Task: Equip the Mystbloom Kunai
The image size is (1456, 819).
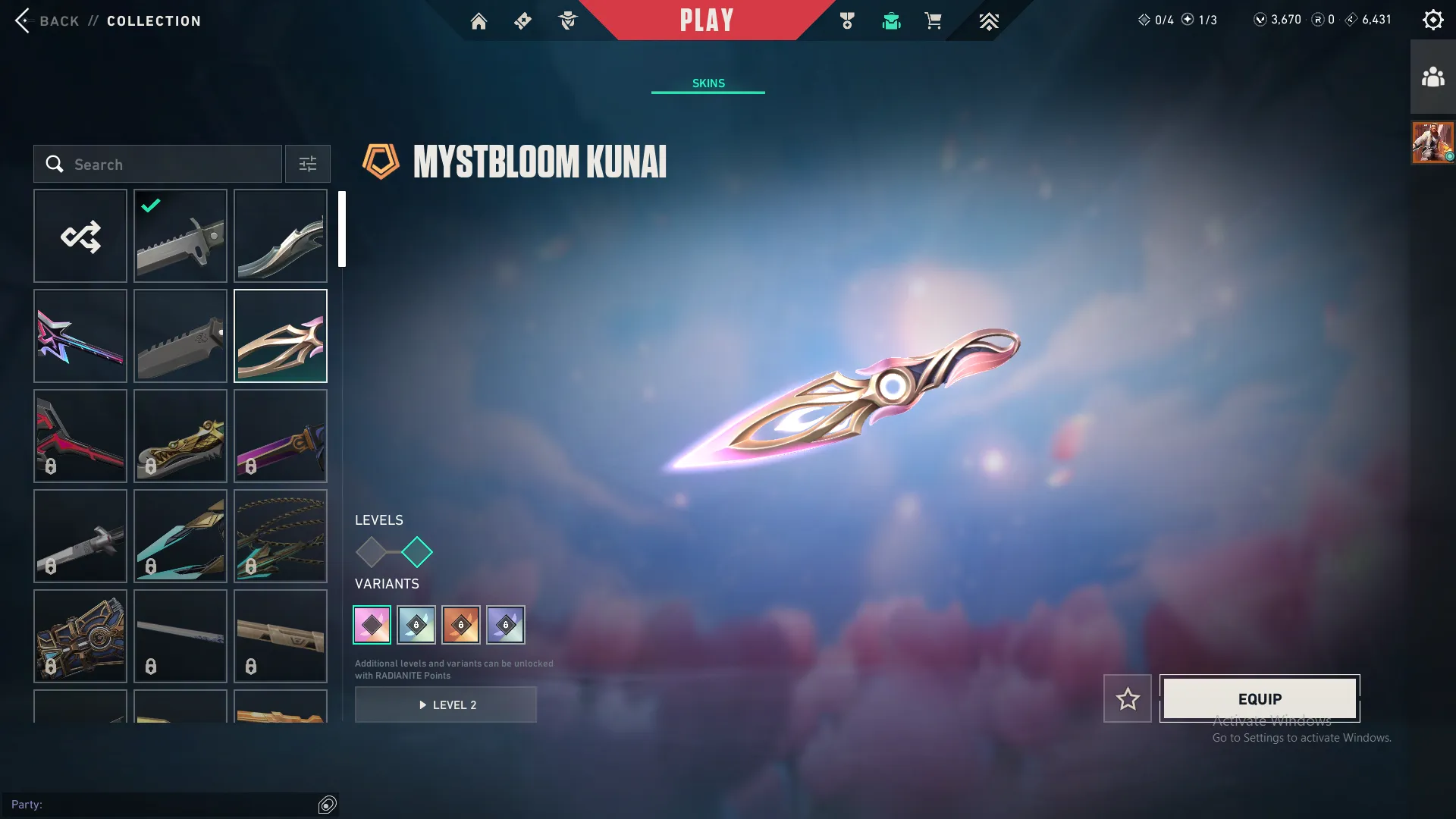Action: click(1259, 698)
